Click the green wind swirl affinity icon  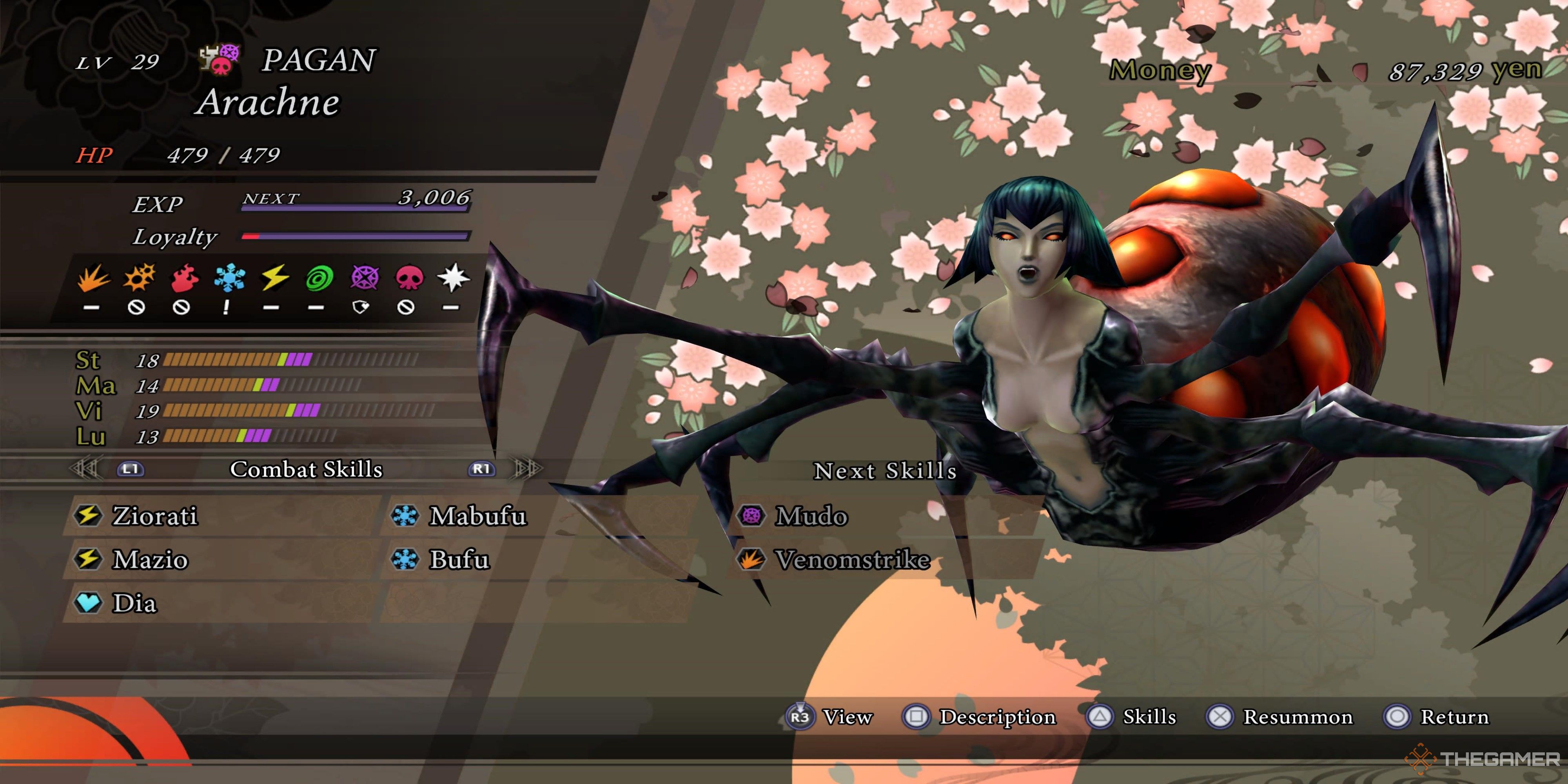tap(319, 278)
